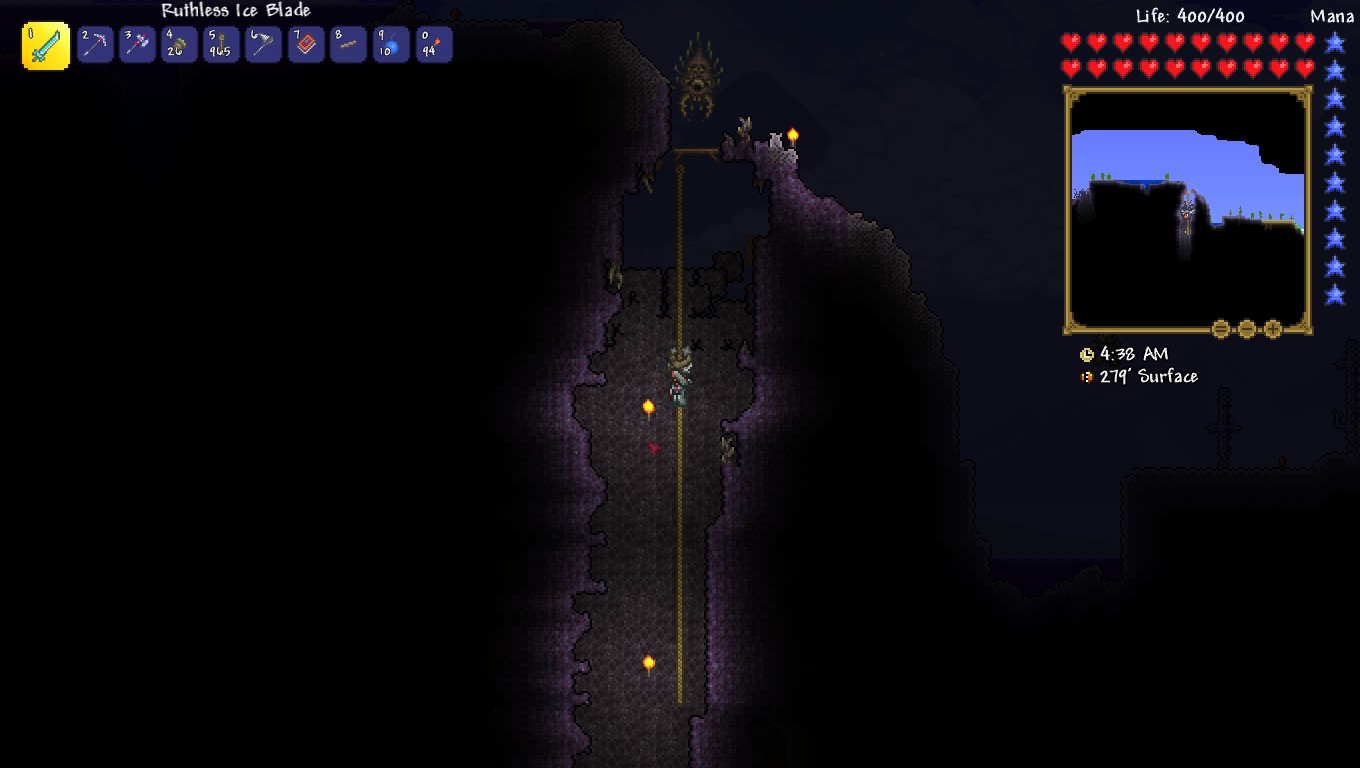Zoom in the minimap with plus button
Image resolution: width=1360 pixels, height=768 pixels.
1273,328
